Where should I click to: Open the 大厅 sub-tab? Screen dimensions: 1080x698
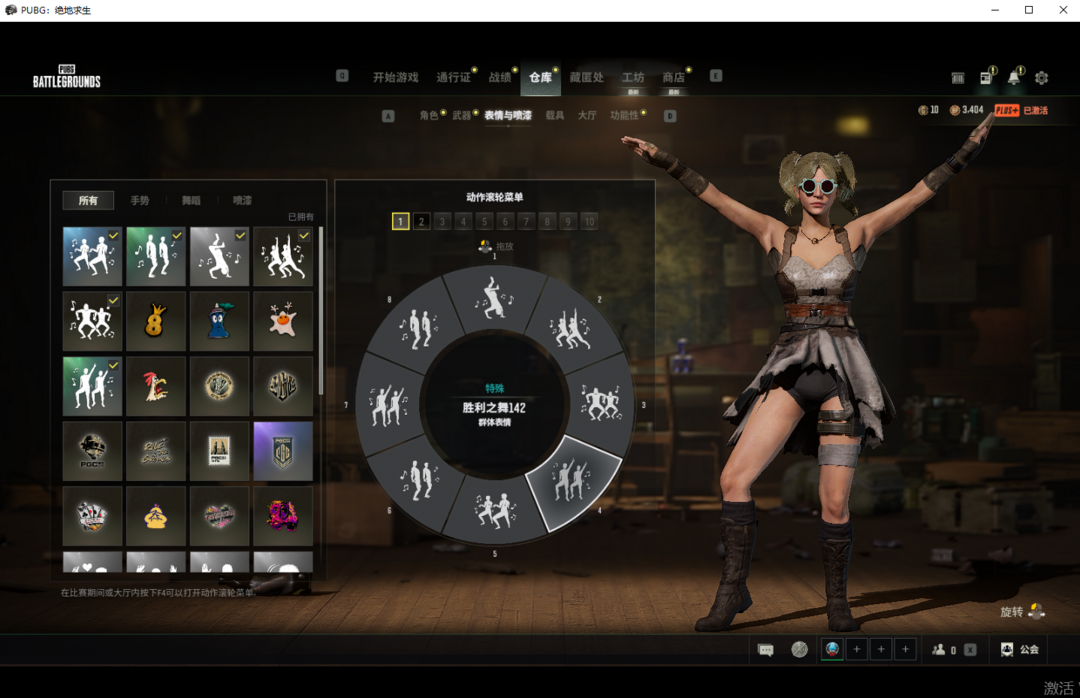pos(586,116)
